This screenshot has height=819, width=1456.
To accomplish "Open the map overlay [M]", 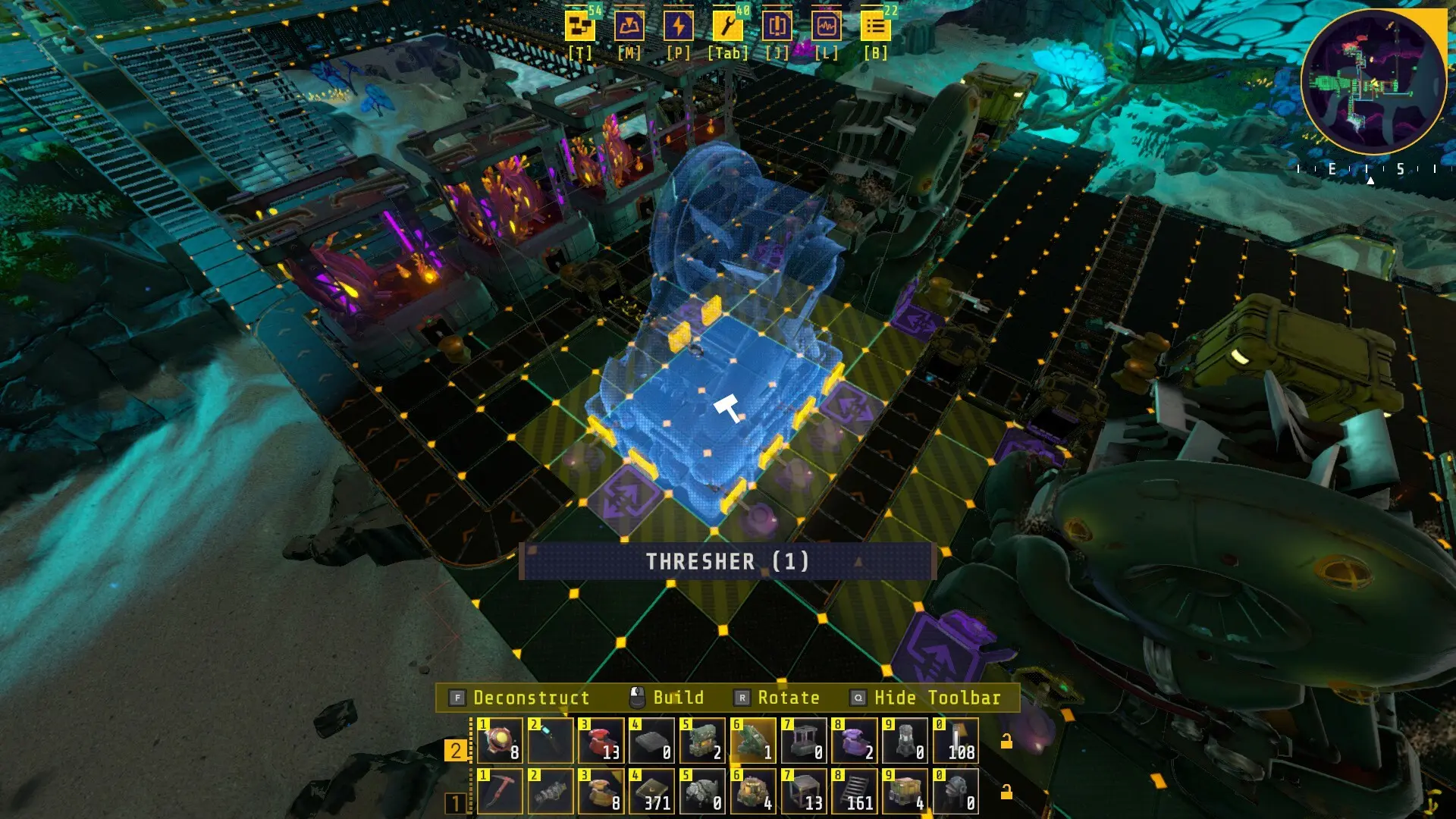I will point(629,25).
